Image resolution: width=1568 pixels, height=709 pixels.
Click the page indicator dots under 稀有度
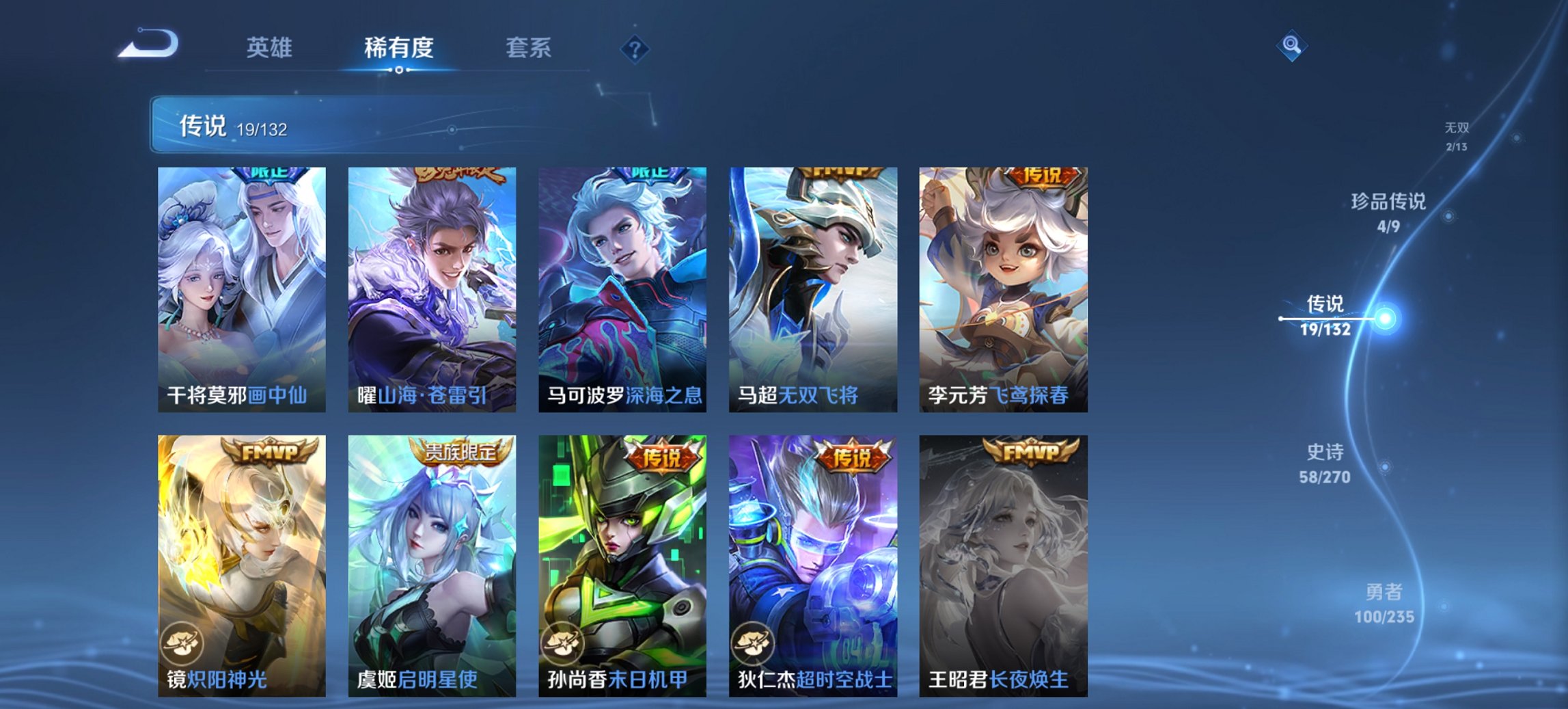[398, 69]
